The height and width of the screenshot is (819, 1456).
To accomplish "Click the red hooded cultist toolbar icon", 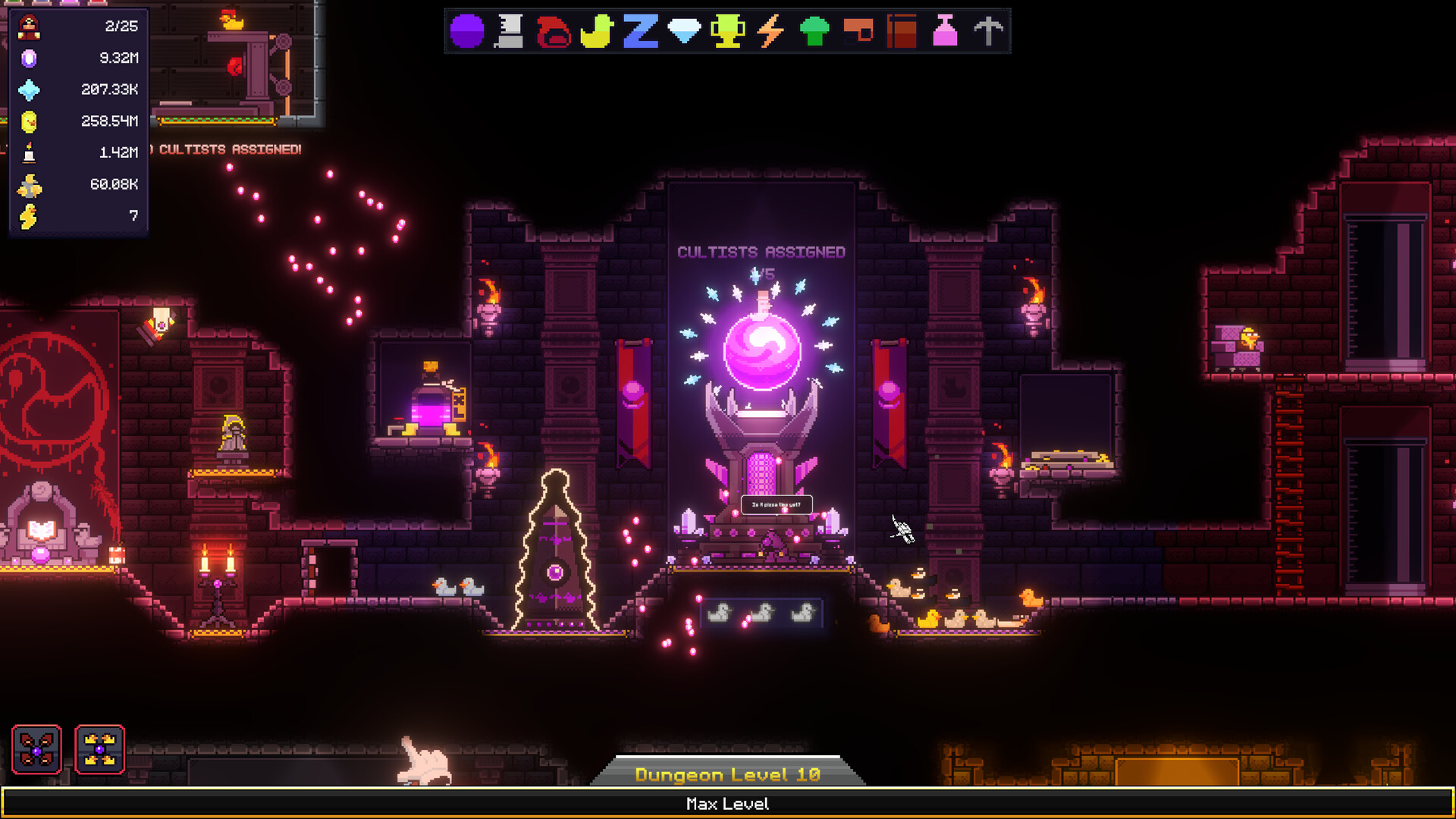I will coord(554,32).
